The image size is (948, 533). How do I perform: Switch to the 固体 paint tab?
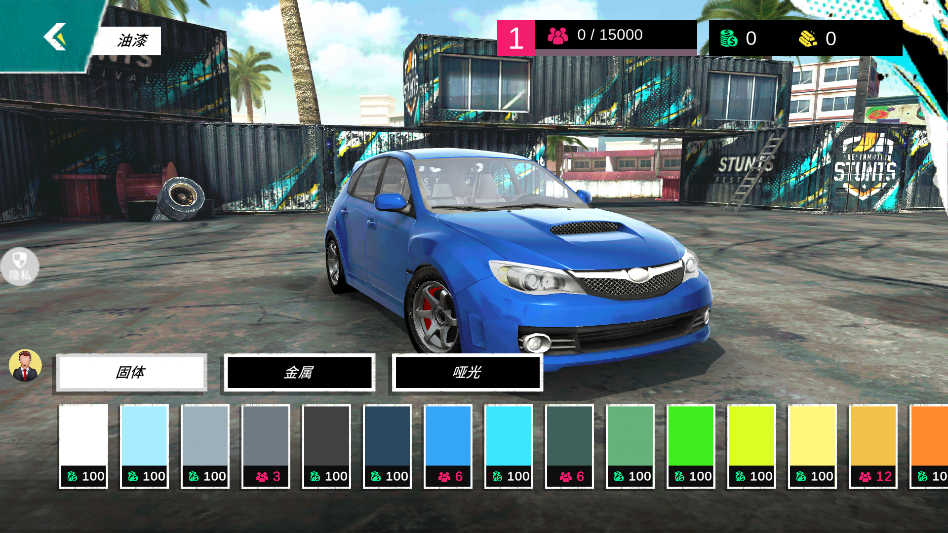coord(131,372)
